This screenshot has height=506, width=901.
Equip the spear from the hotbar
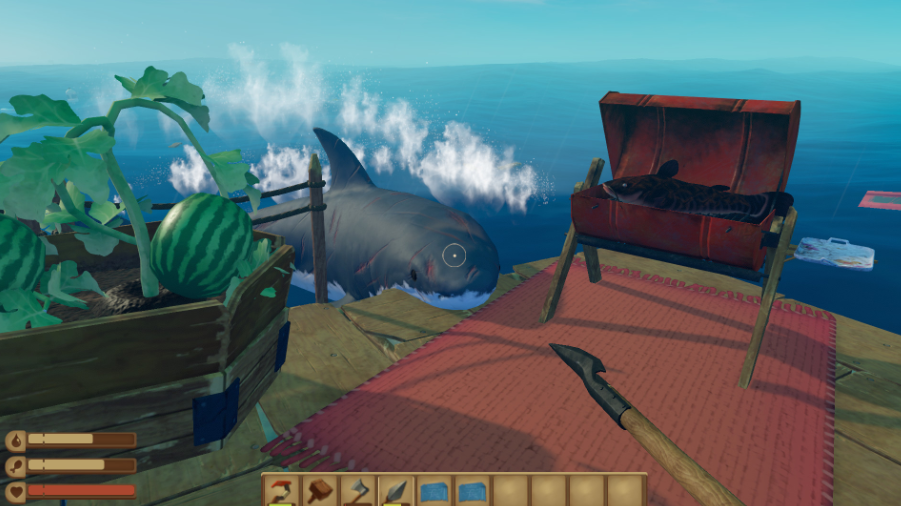click(x=396, y=491)
